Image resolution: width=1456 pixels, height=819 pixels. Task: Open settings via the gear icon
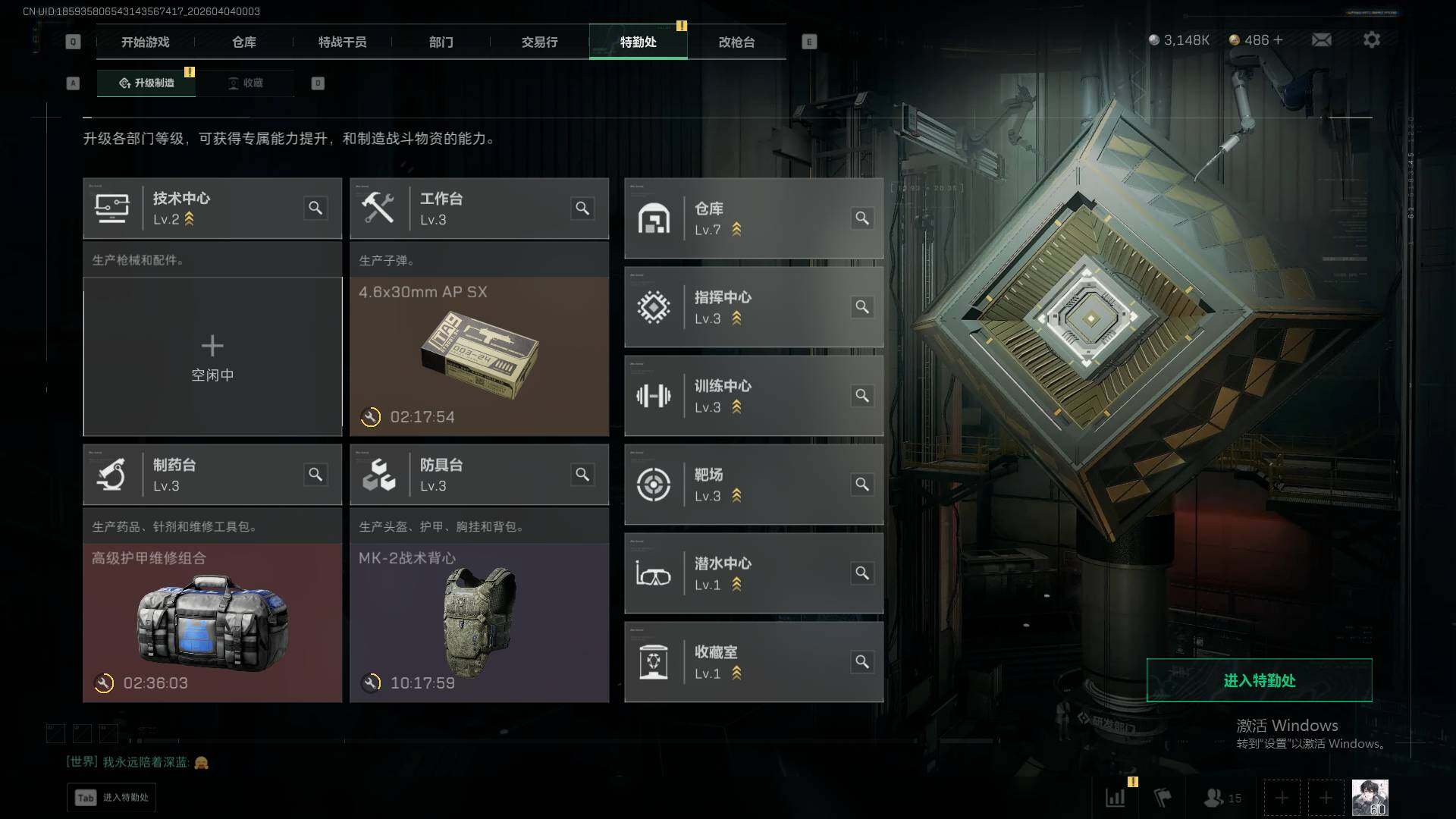click(x=1371, y=39)
